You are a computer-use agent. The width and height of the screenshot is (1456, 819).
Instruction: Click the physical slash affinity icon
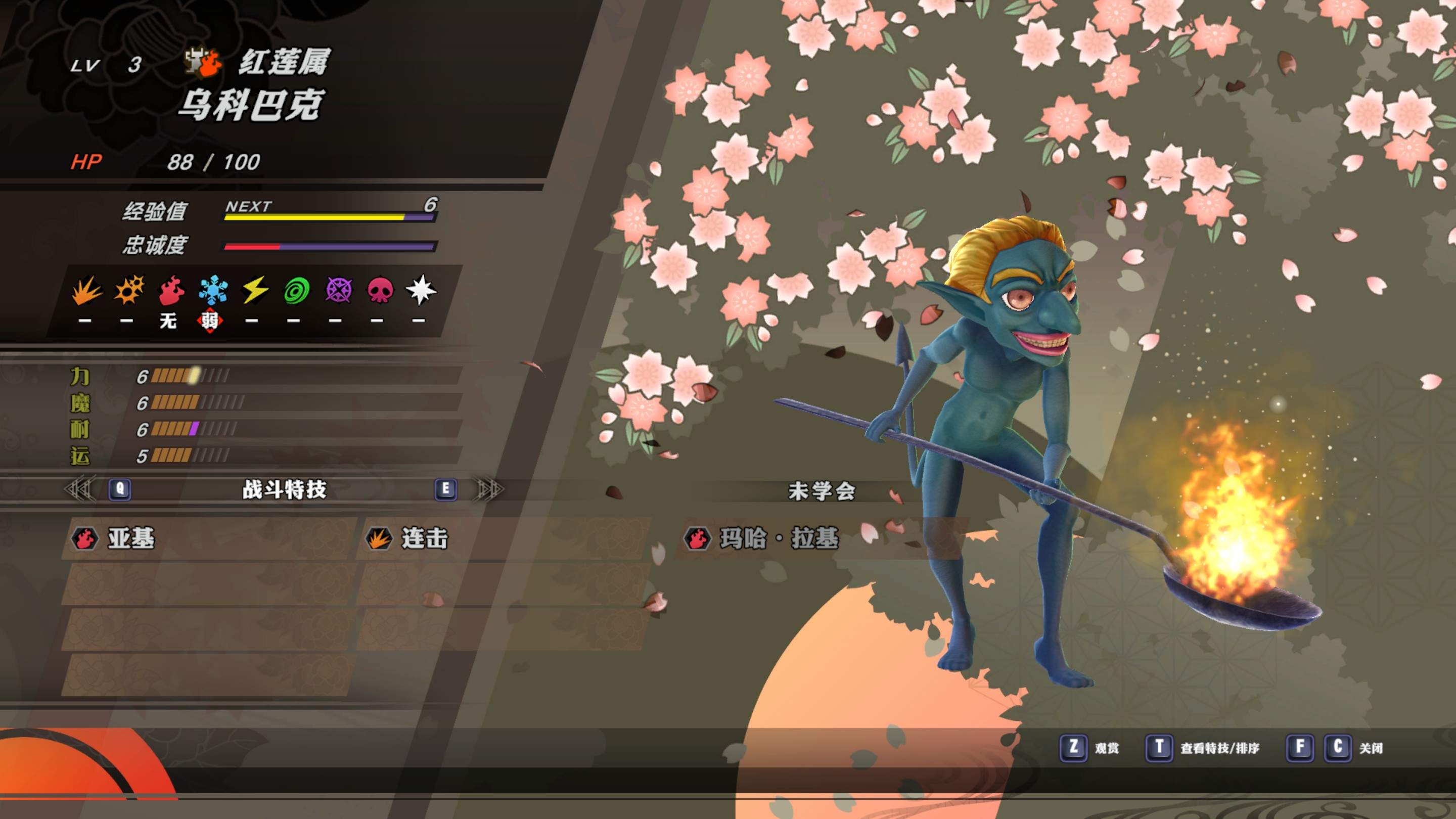[x=86, y=291]
